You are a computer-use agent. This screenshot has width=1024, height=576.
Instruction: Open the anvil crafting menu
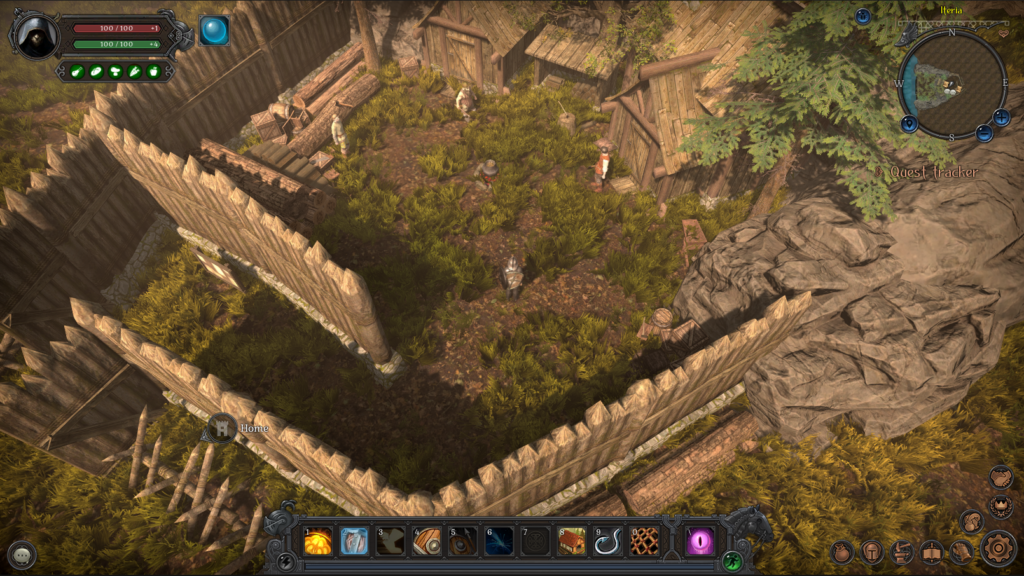(902, 552)
